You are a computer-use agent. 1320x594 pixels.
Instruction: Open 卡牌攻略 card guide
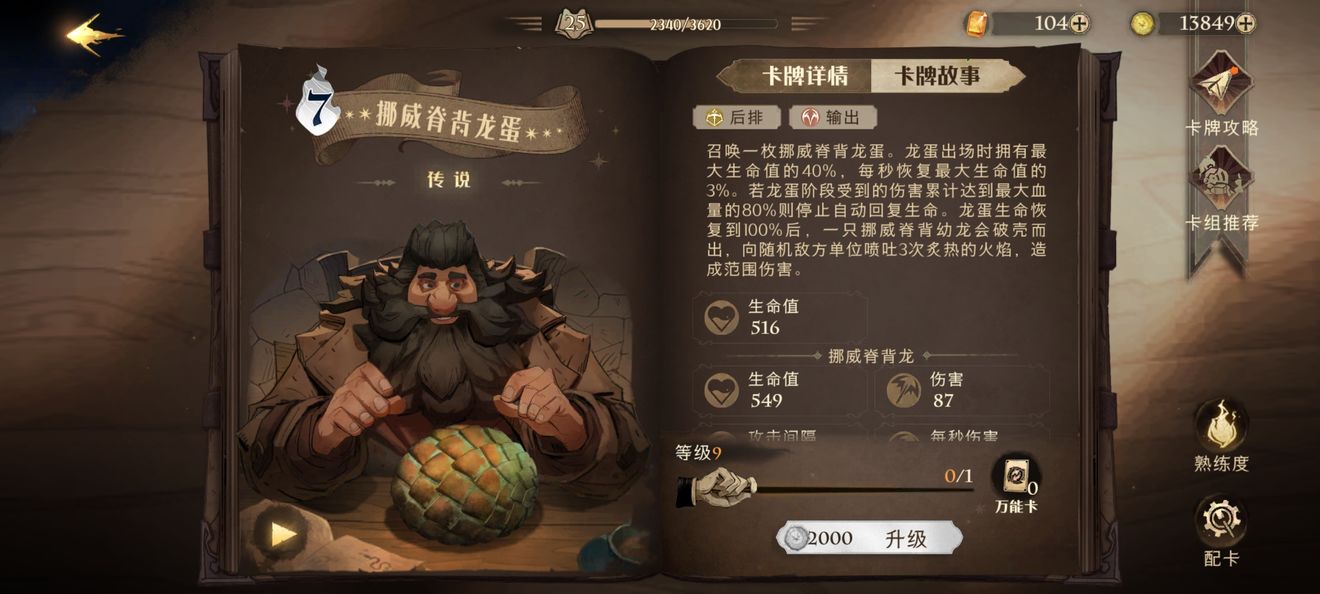click(x=1221, y=90)
